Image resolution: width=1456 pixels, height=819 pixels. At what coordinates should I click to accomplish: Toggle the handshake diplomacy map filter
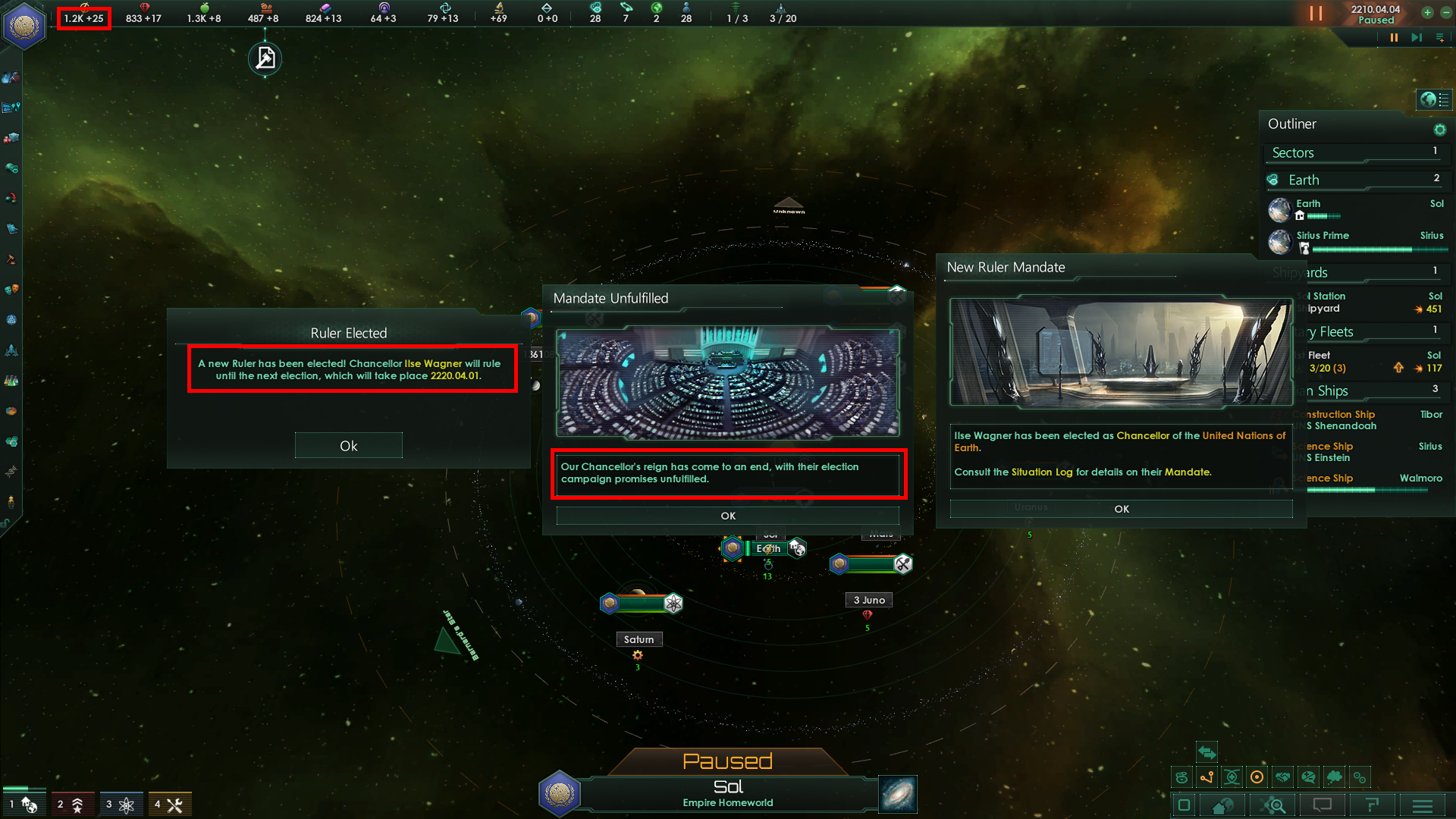[1282, 777]
